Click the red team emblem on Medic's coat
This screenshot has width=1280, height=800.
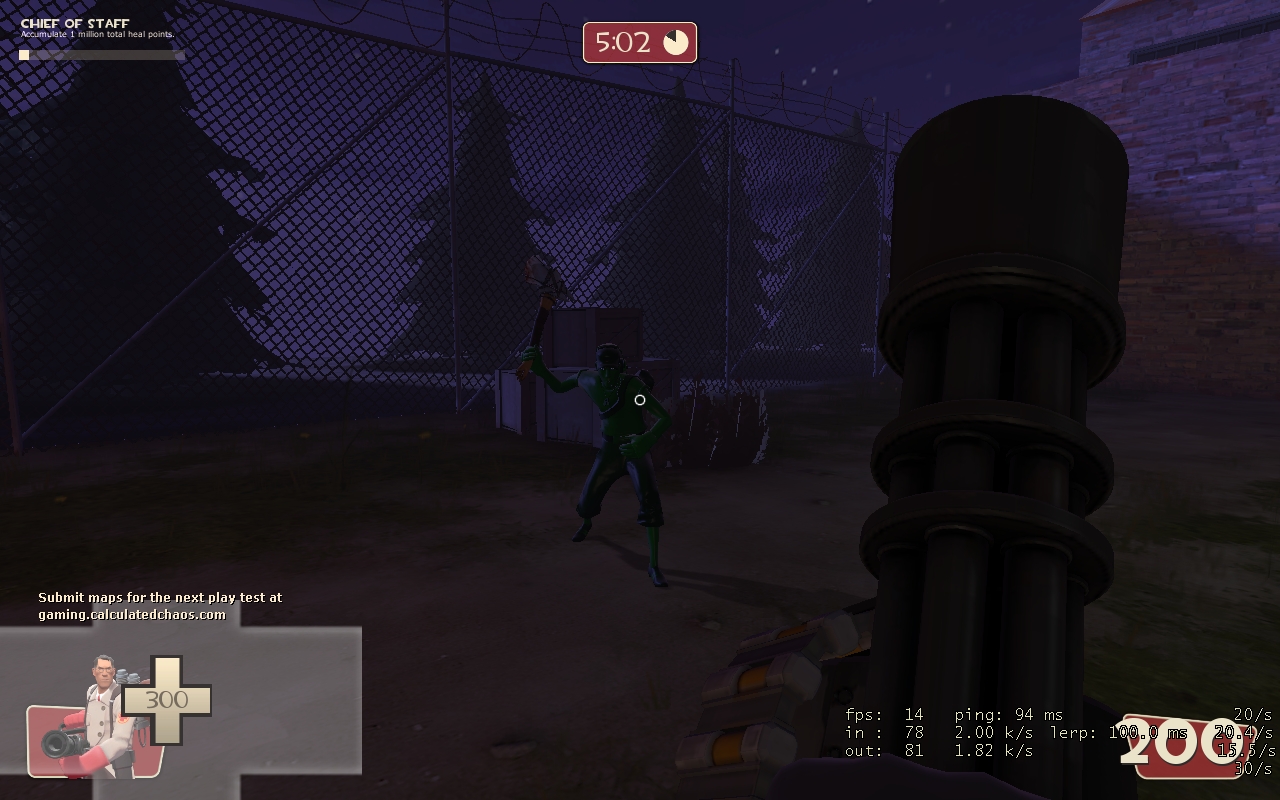click(x=123, y=720)
